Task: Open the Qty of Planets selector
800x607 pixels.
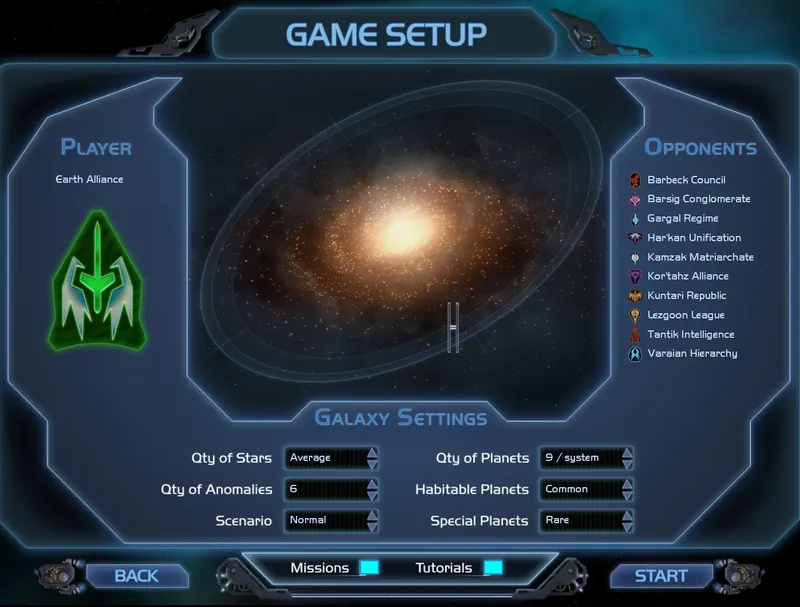Action: click(x=586, y=458)
